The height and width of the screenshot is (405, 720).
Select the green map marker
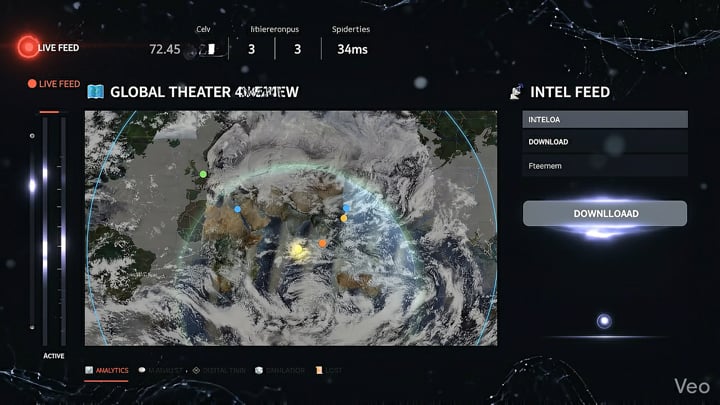click(x=203, y=174)
